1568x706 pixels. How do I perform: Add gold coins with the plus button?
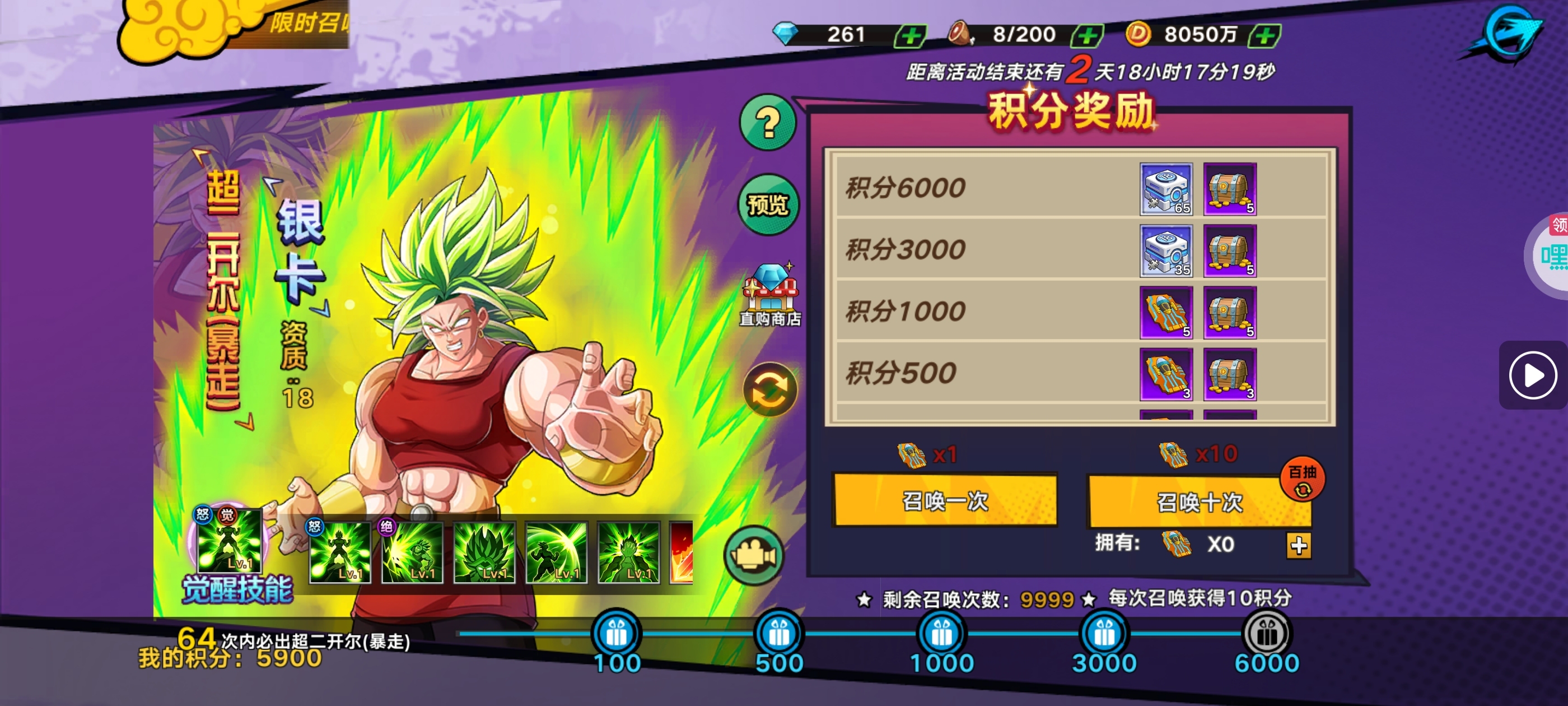1264,36
